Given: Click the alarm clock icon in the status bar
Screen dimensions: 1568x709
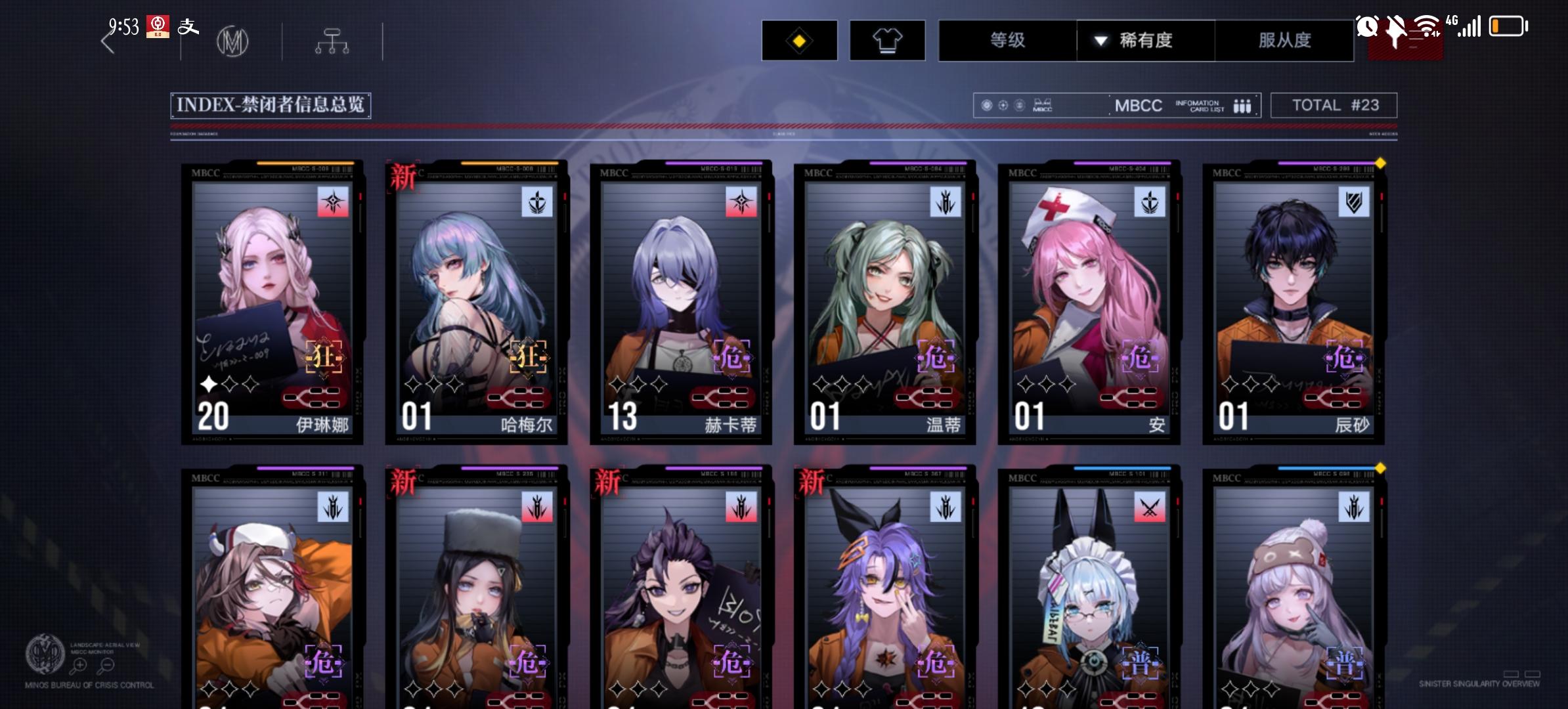Looking at the screenshot, I should [x=1368, y=28].
